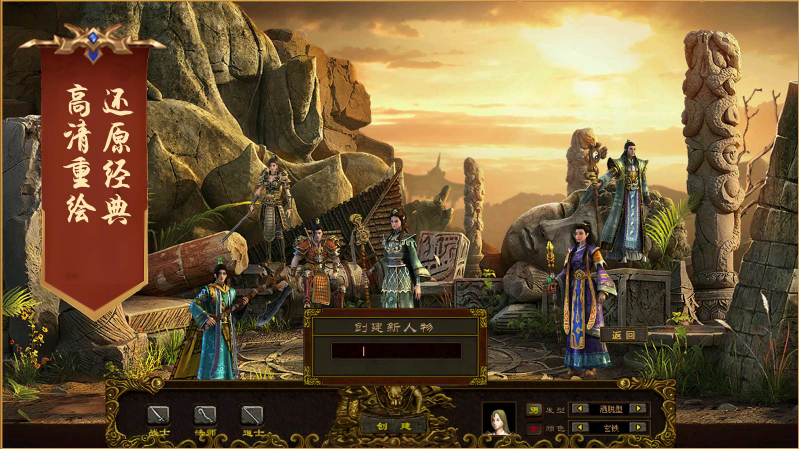Image resolution: width=799 pixels, height=449 pixels.
Task: Focus the new character name field
Action: point(396,351)
